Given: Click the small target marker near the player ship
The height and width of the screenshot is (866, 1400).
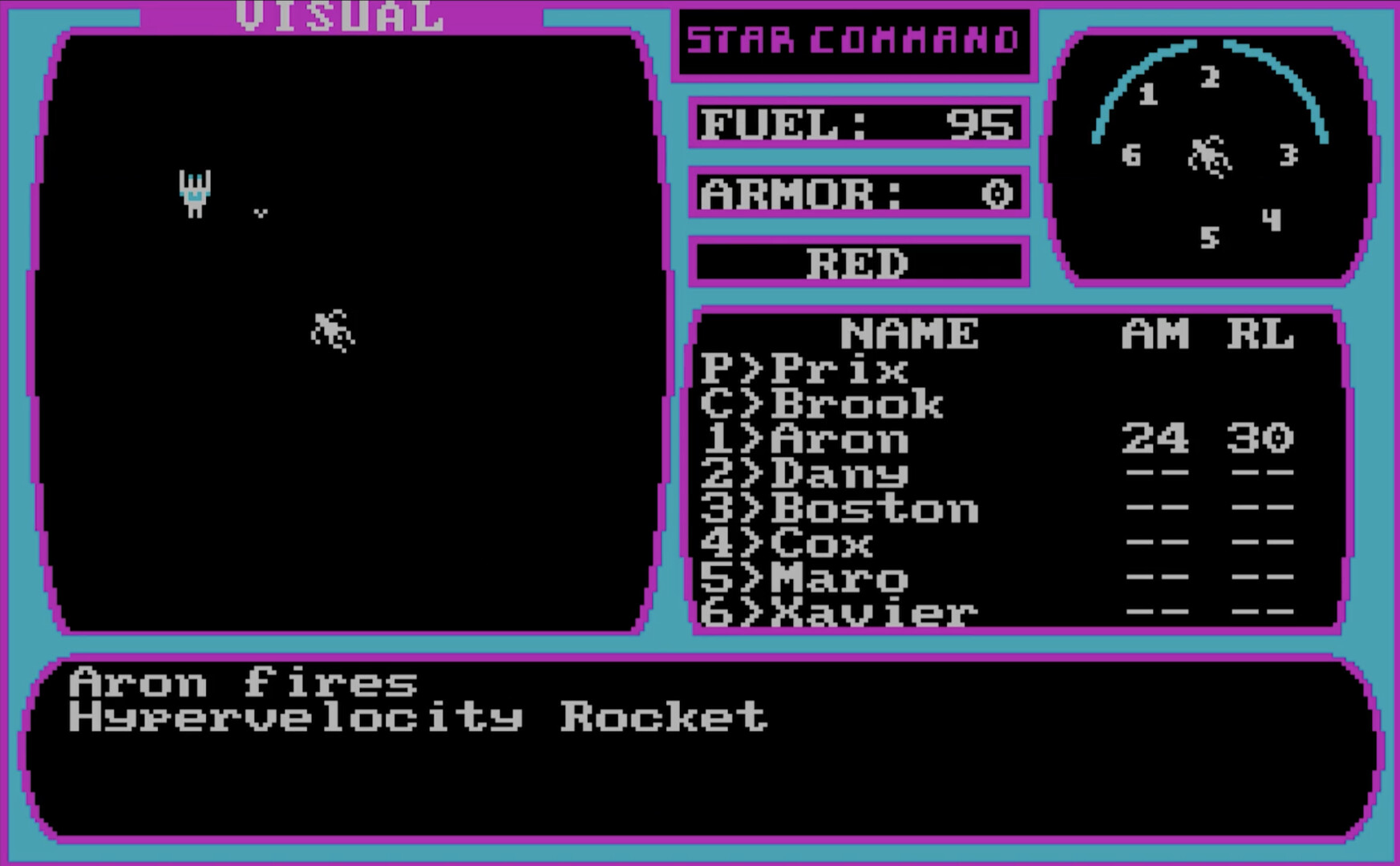Looking at the screenshot, I should (x=261, y=213).
